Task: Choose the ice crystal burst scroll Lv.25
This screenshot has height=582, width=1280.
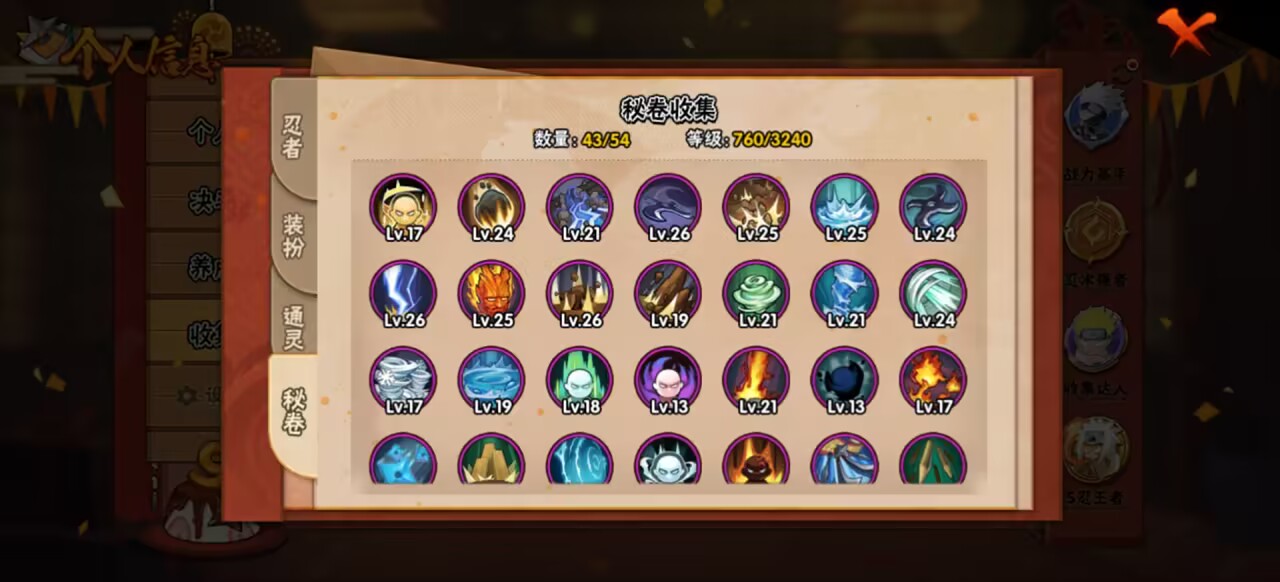Action: tap(844, 207)
